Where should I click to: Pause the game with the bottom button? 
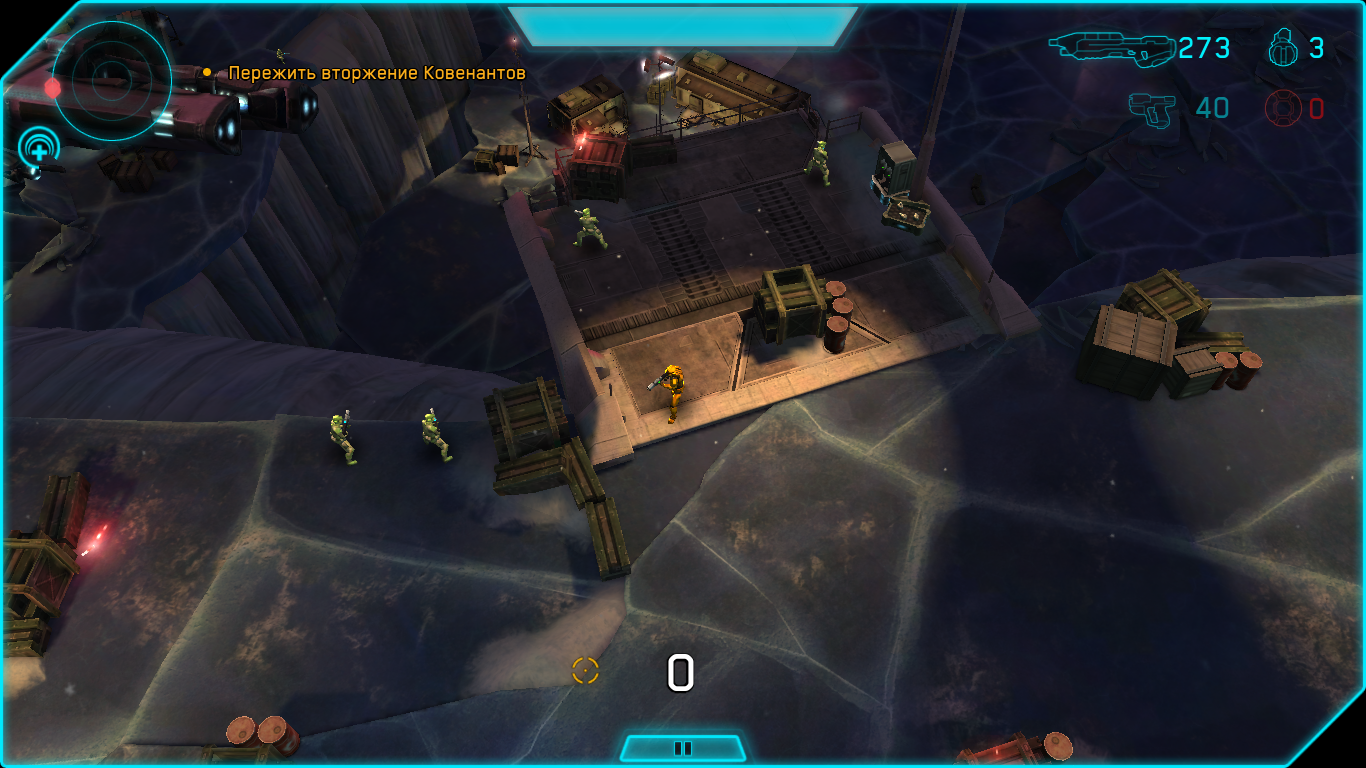pyautogui.click(x=683, y=748)
